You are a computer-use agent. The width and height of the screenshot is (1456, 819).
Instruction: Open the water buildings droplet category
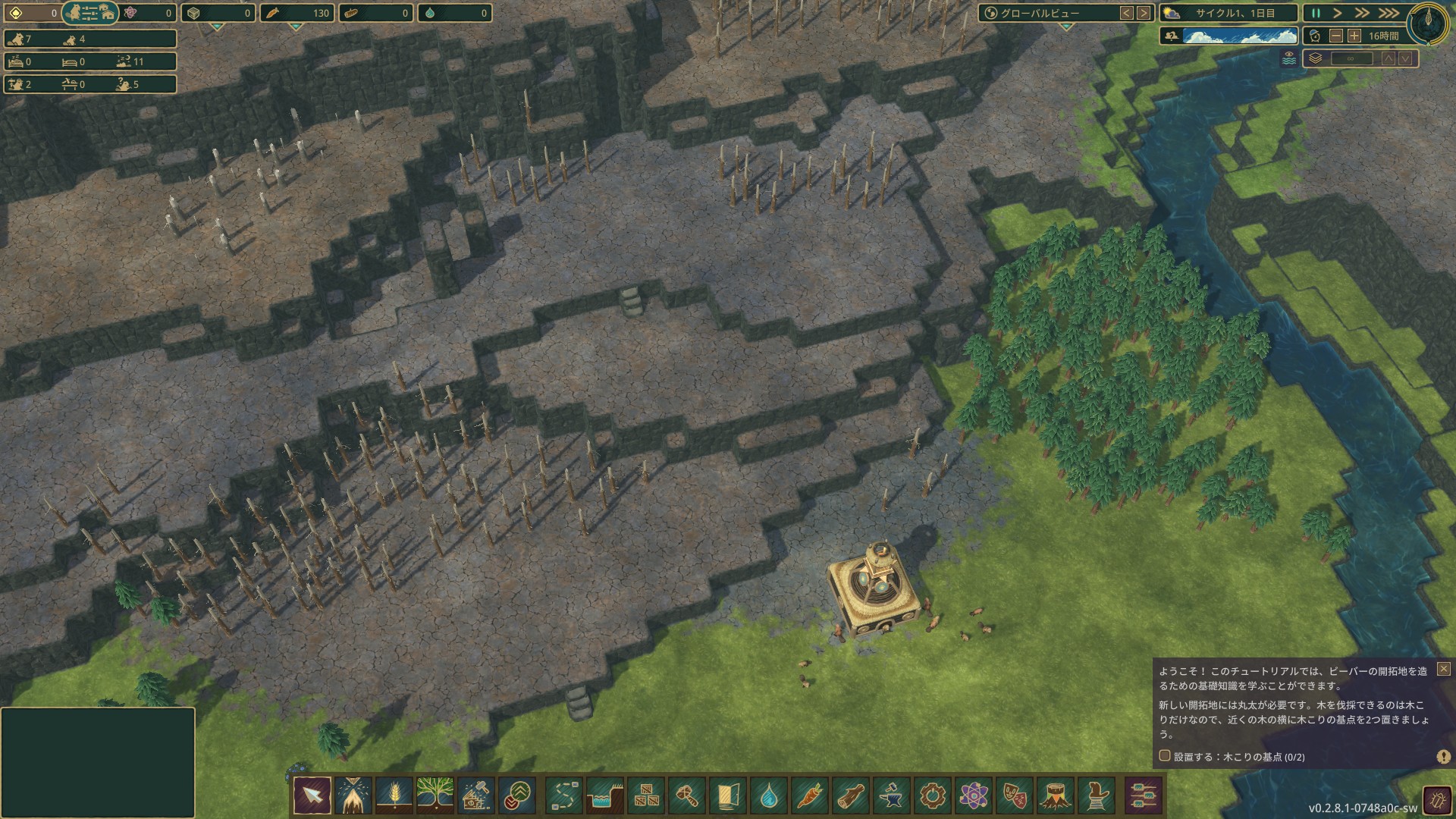coord(769,796)
